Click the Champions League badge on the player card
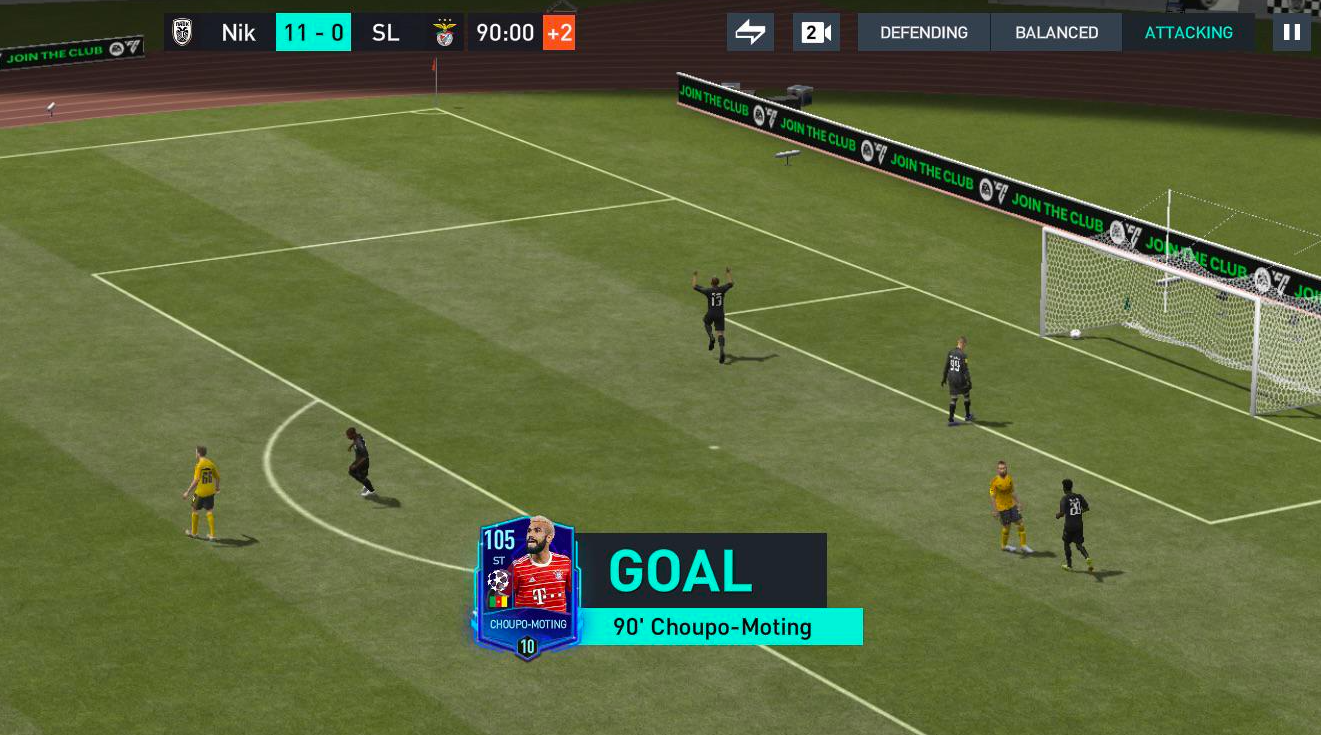Screen dimensions: 1321x735 coord(497,580)
